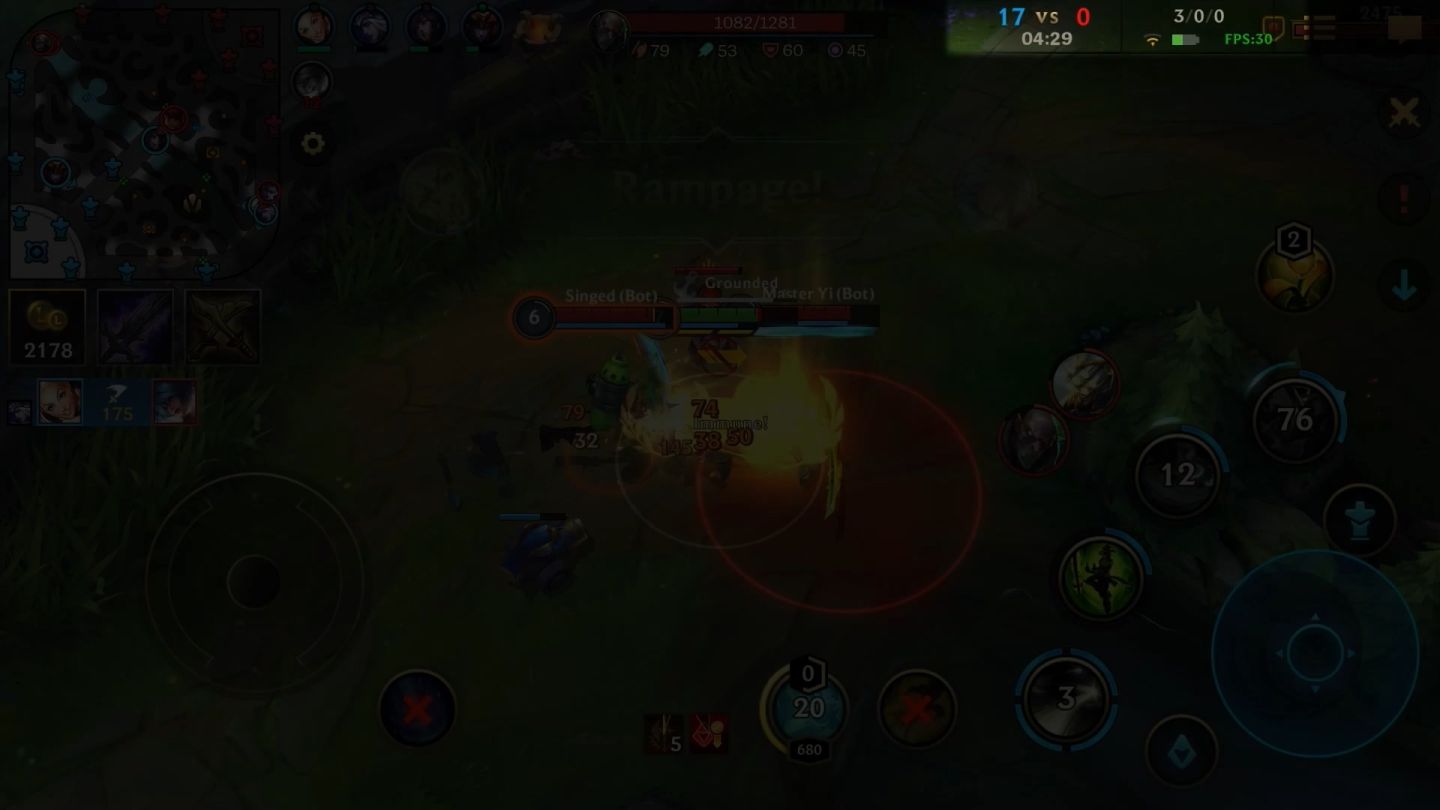1440x810 pixels.
Task: Use the ability with 76 cooldown
Action: click(x=1296, y=419)
